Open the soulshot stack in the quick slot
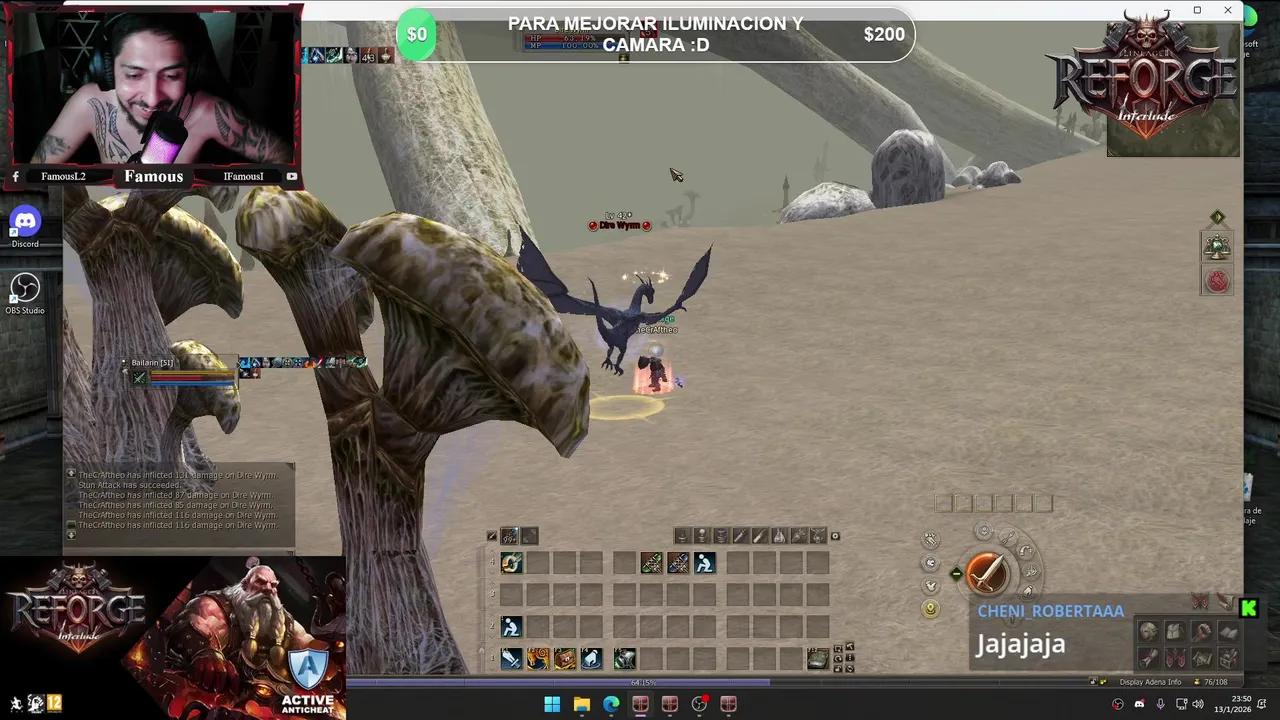This screenshot has height=720, width=1280. click(510, 536)
